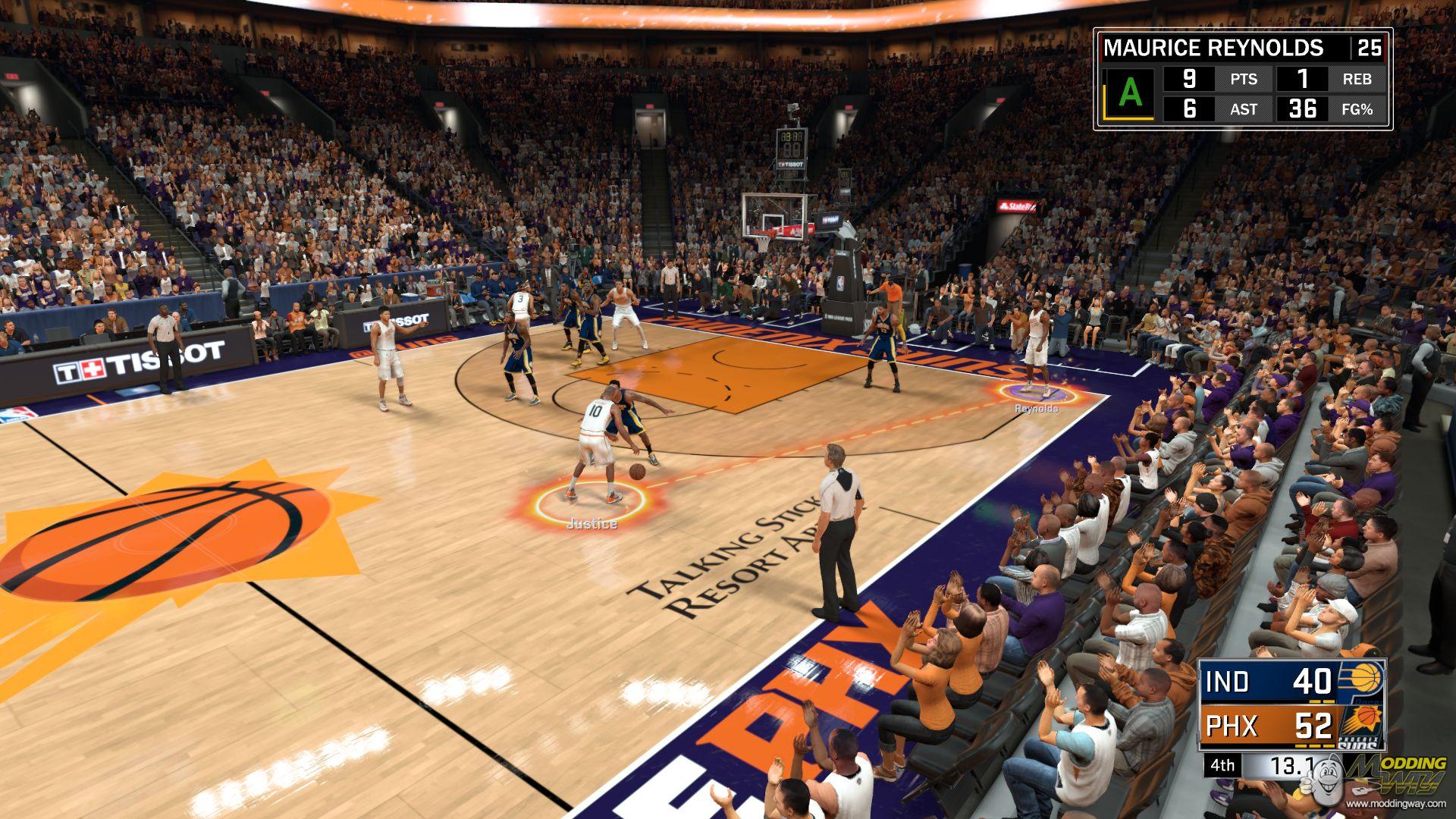The image size is (1456, 819).
Task: Click the teammate grade A badge
Action: coord(1130,94)
